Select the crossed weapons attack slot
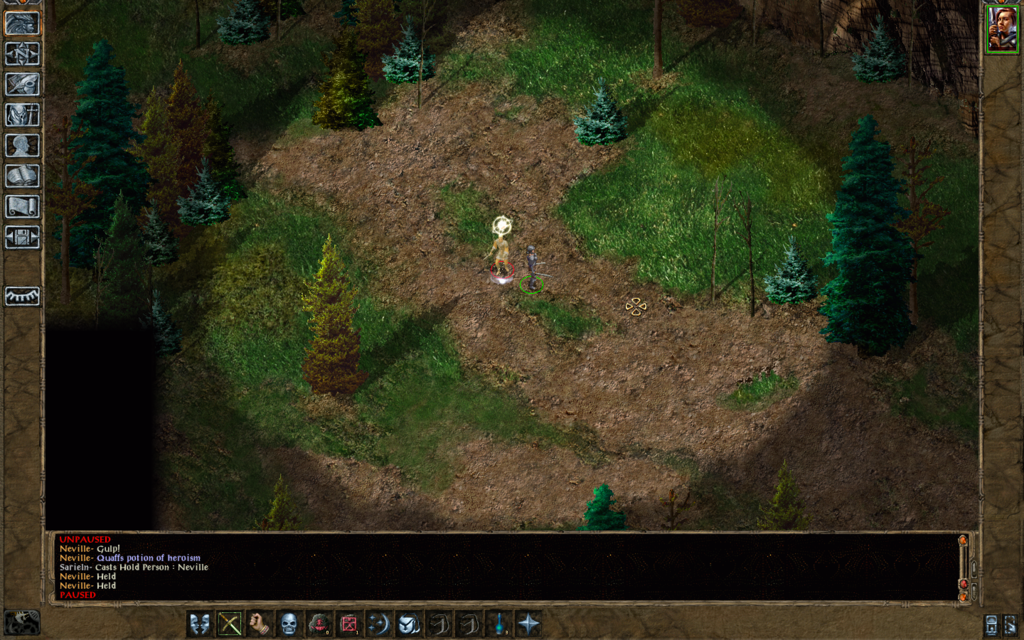This screenshot has width=1024, height=640. [230, 624]
